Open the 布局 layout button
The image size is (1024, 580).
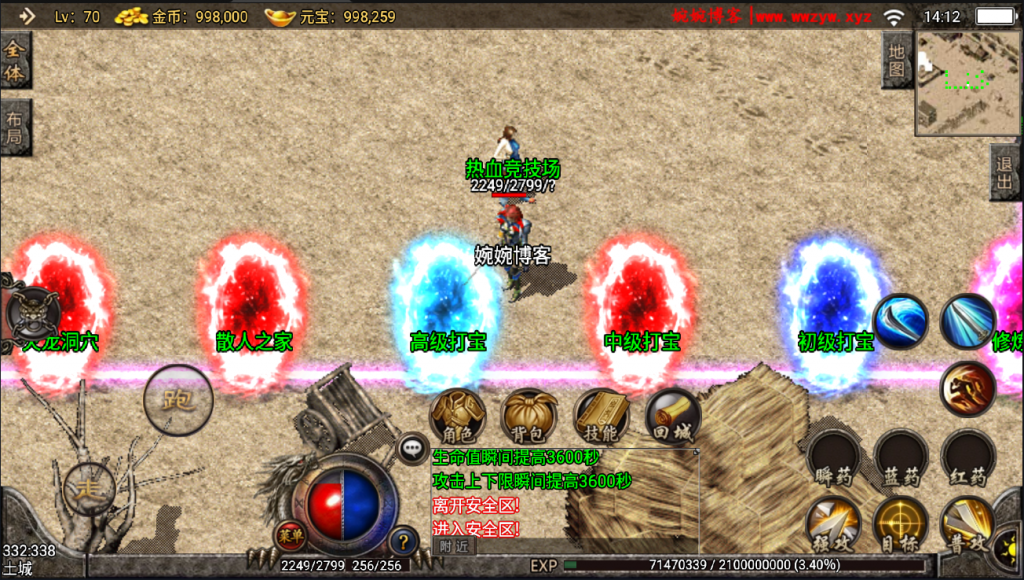(x=15, y=127)
